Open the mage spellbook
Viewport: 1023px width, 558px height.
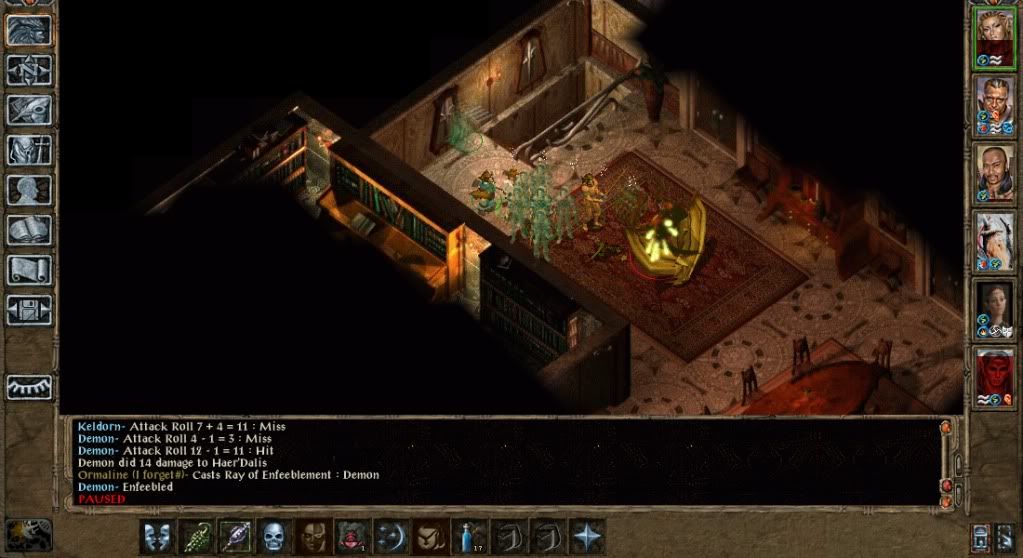tap(30, 230)
